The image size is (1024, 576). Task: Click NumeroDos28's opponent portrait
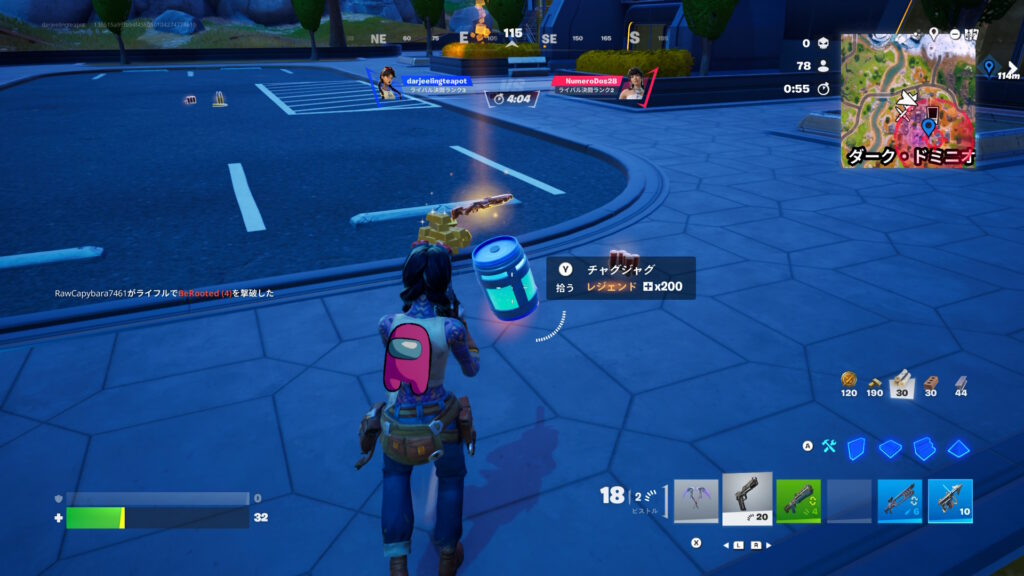pos(631,85)
